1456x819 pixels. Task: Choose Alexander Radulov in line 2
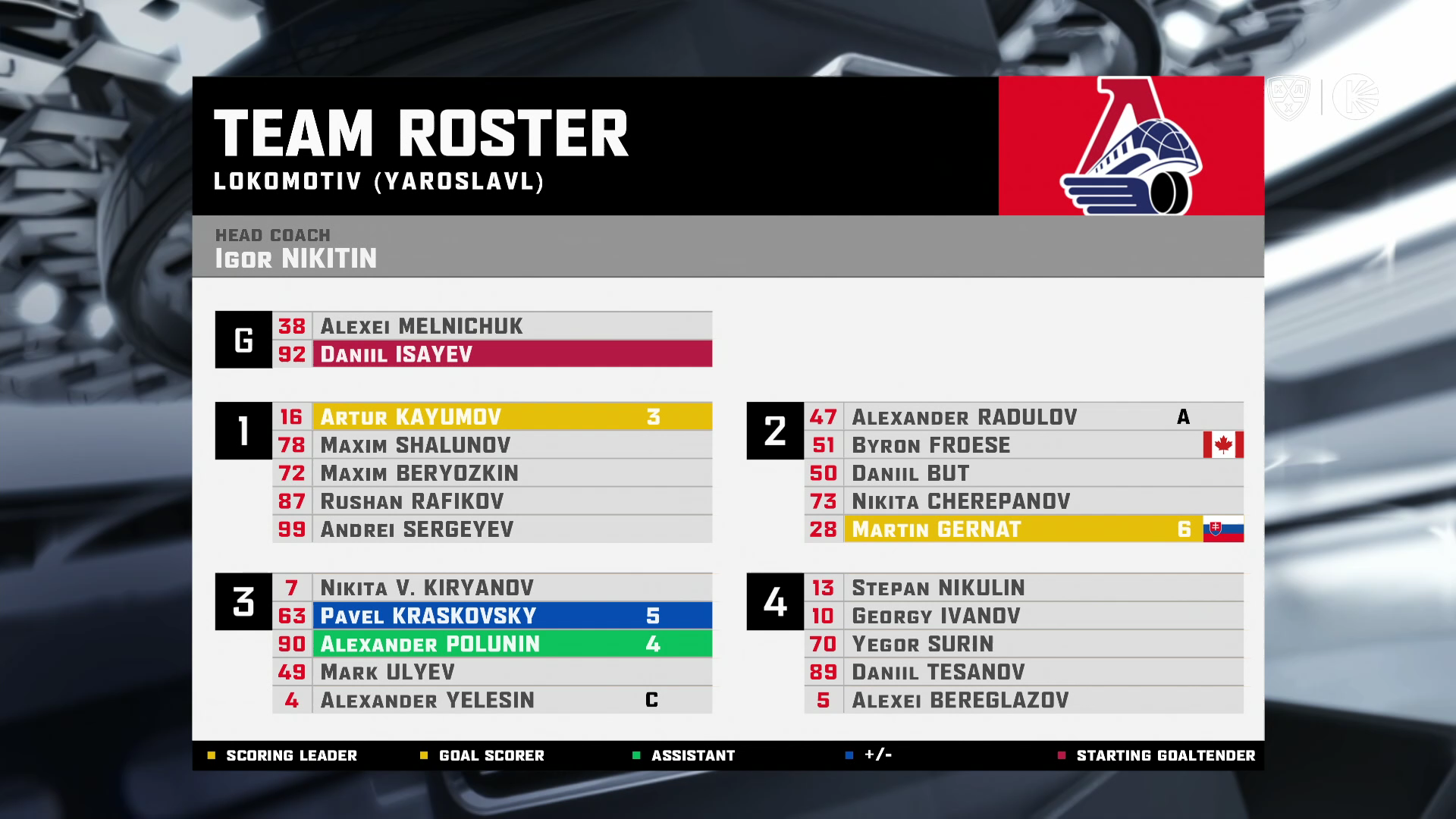pos(1024,417)
